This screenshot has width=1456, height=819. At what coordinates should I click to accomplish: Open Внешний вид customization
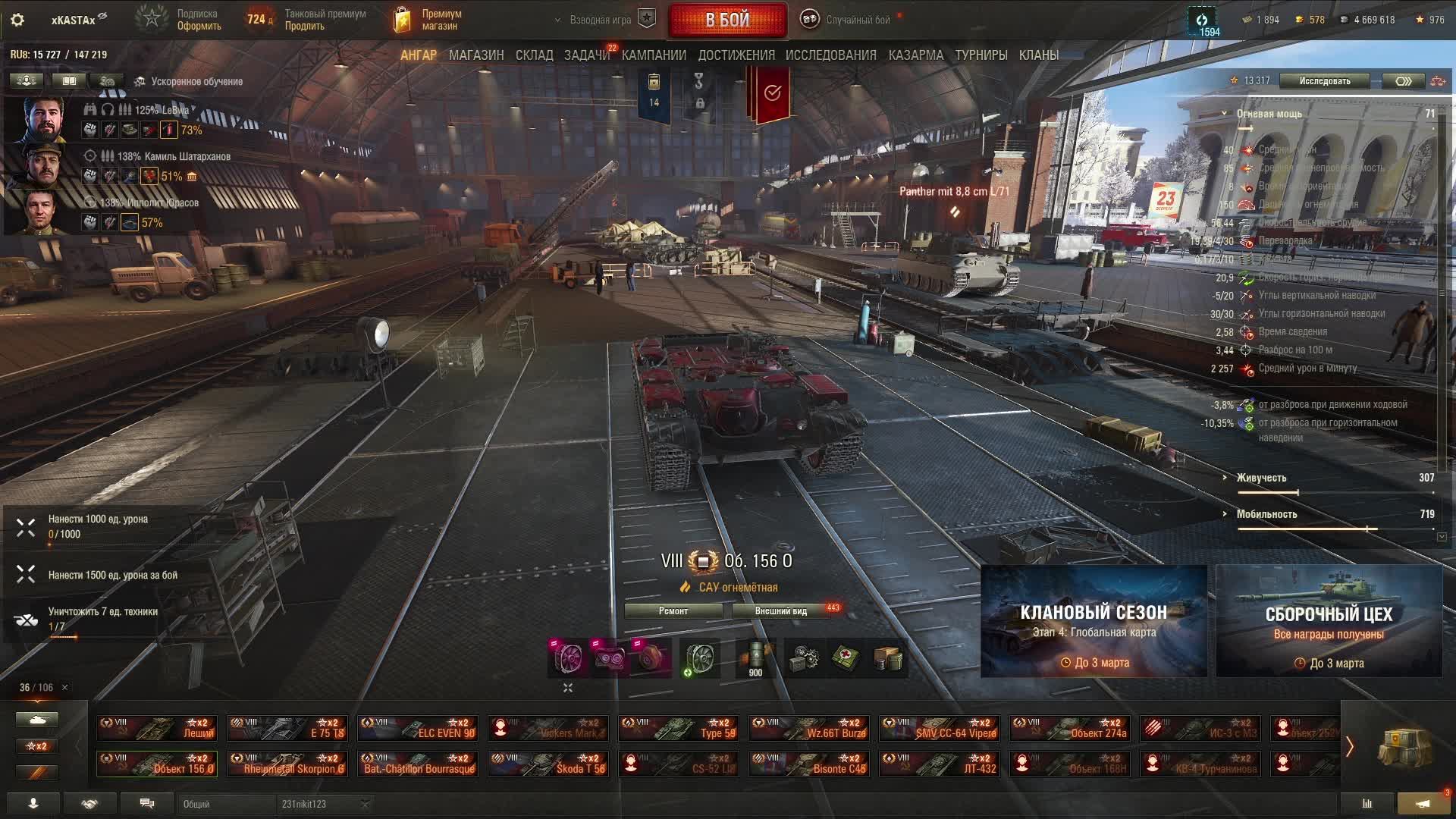click(x=781, y=611)
